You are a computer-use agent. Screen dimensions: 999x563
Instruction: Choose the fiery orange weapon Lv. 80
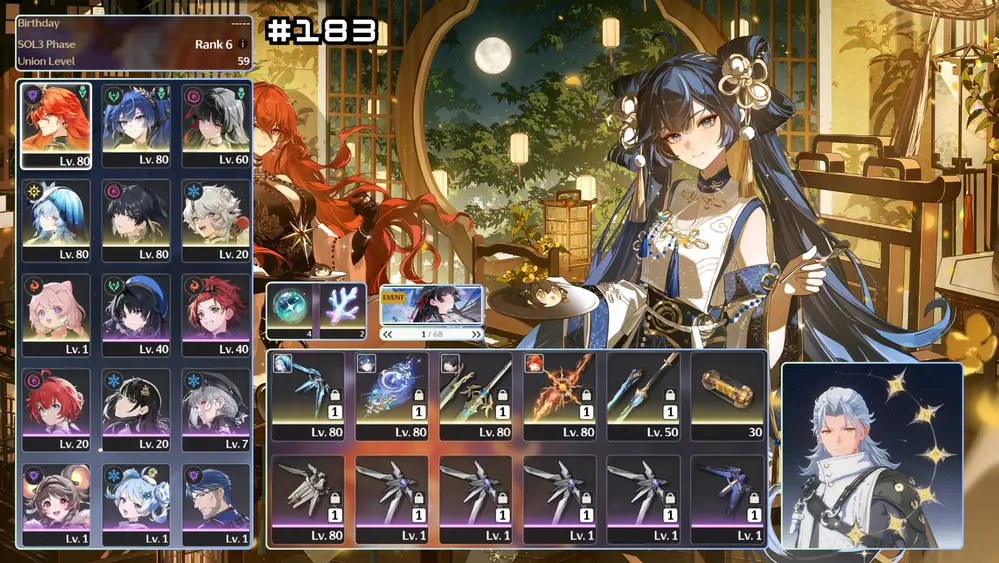point(560,395)
